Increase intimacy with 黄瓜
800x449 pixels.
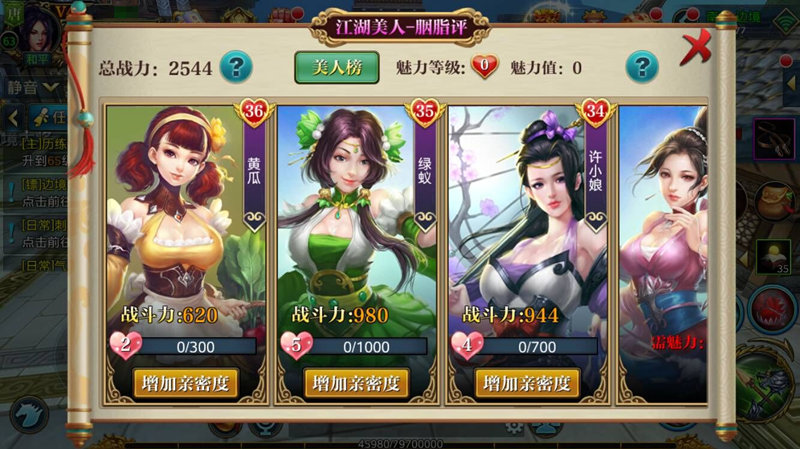[186, 383]
